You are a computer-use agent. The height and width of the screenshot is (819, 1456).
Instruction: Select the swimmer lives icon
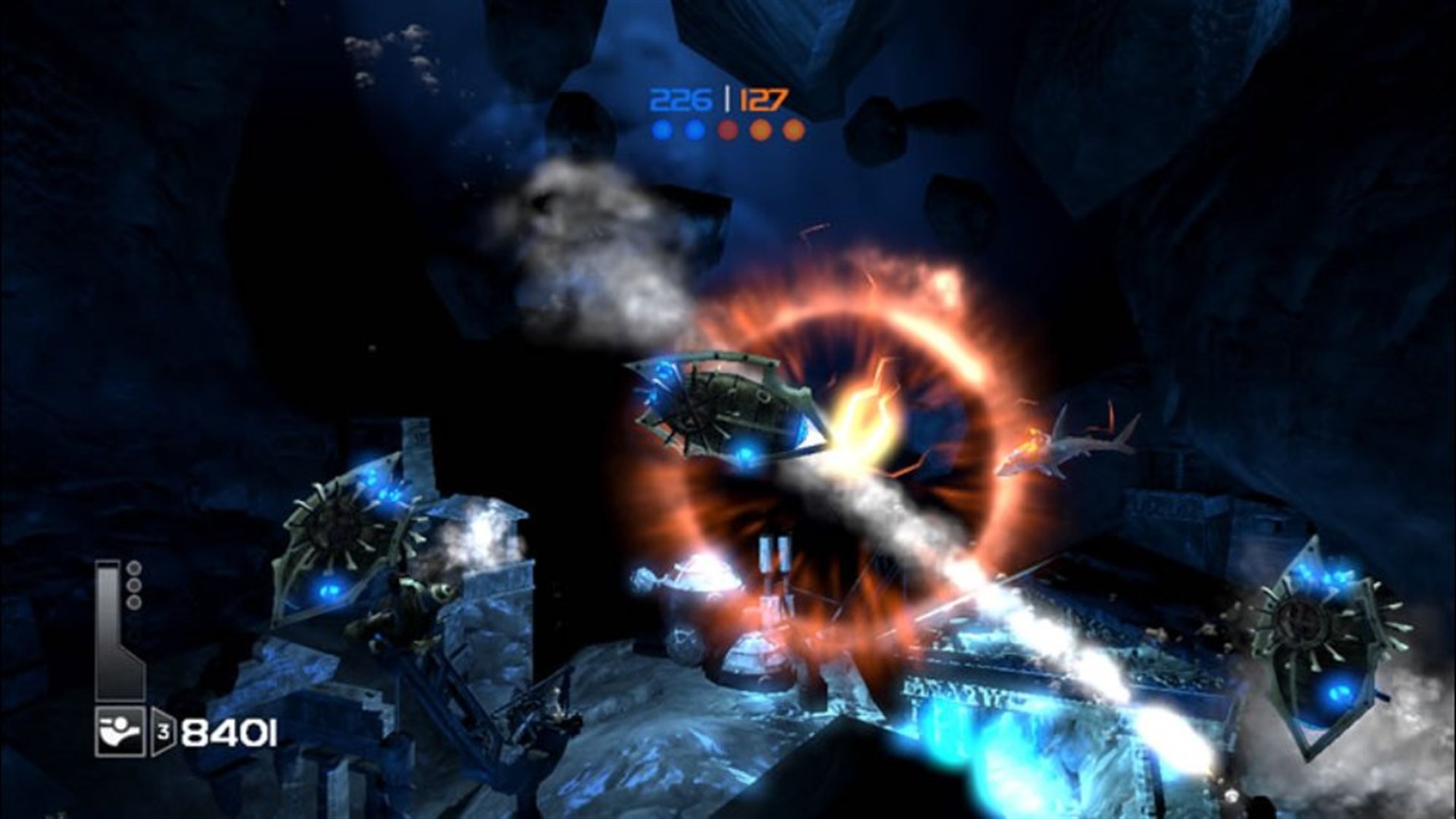[118, 730]
